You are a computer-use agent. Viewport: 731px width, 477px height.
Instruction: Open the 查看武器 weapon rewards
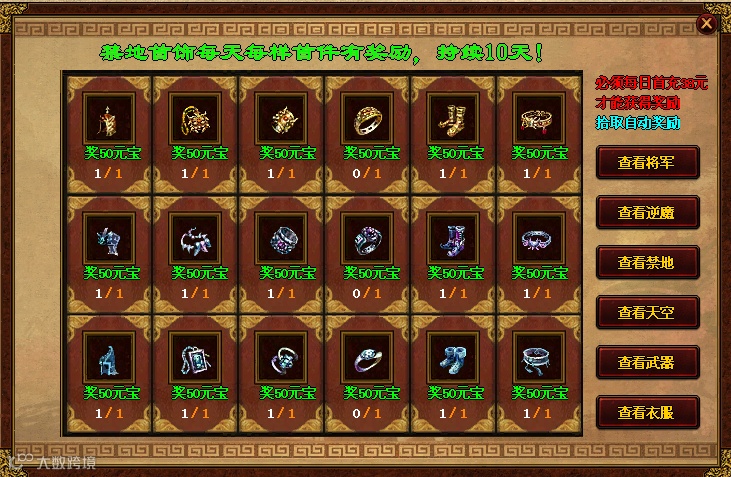pyautogui.click(x=647, y=362)
